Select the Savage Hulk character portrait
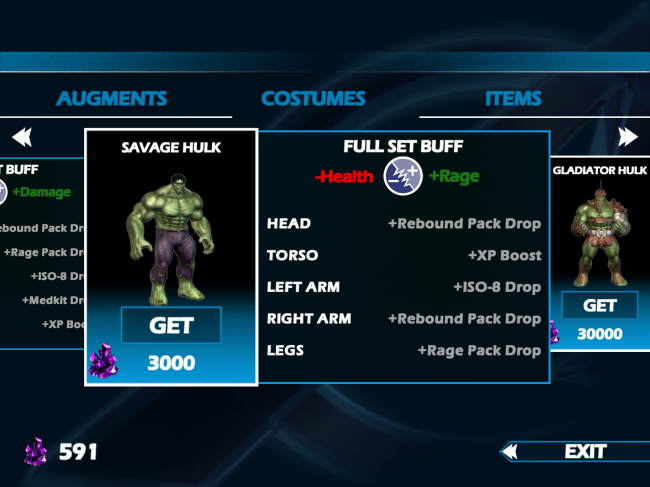650x487 pixels. point(170,235)
